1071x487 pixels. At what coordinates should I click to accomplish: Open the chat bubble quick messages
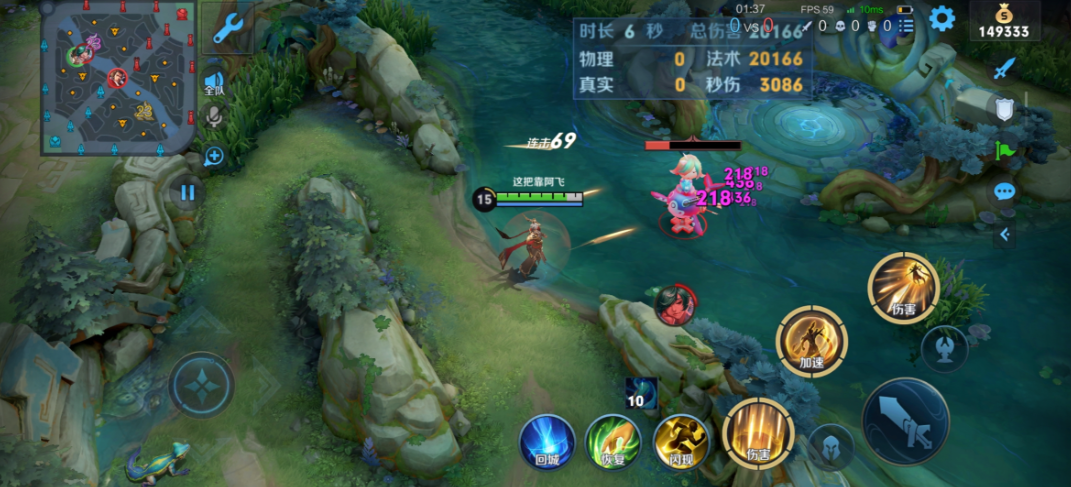tap(1004, 191)
